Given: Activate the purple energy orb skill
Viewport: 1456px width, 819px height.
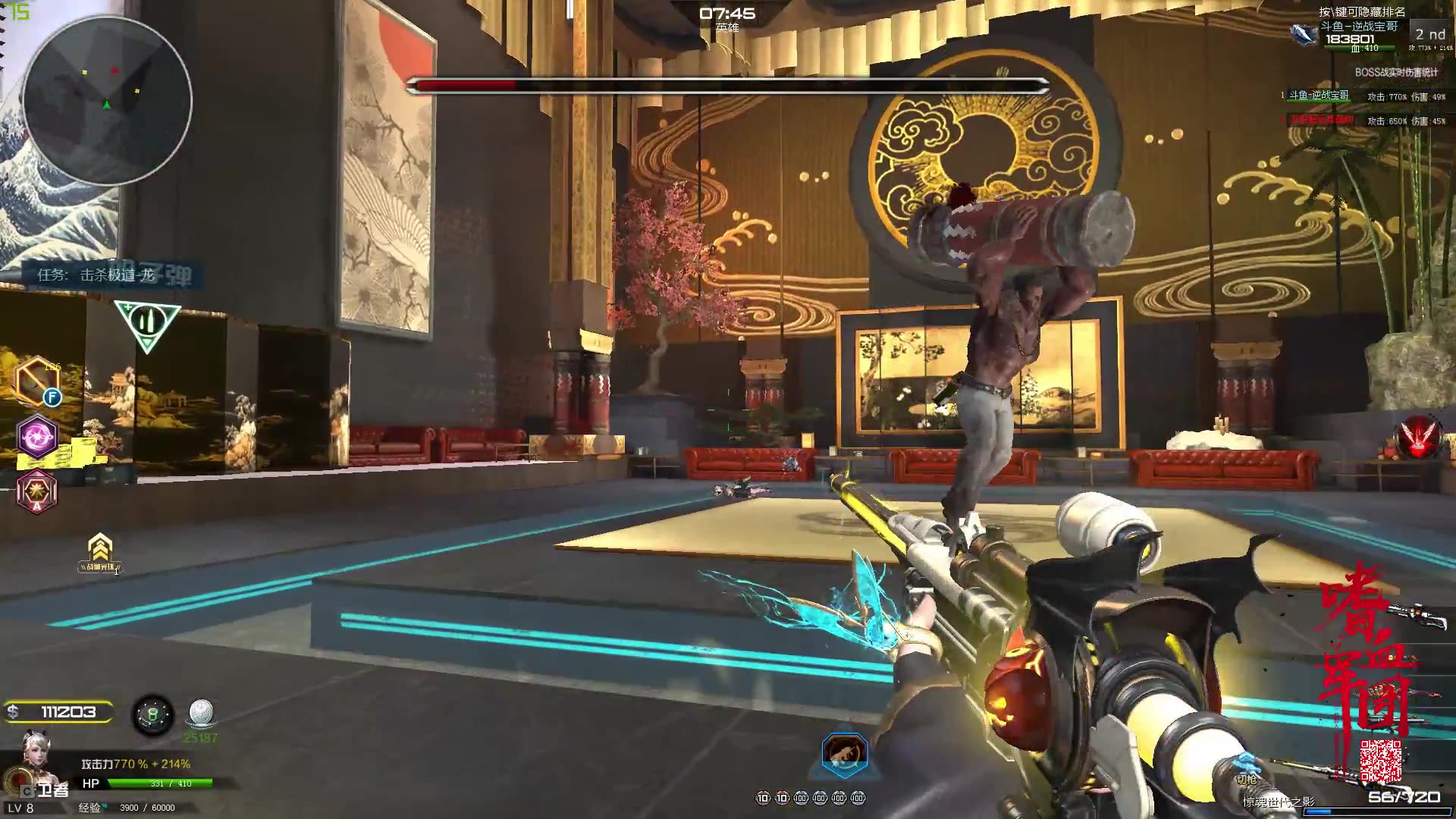Looking at the screenshot, I should coord(37,436).
